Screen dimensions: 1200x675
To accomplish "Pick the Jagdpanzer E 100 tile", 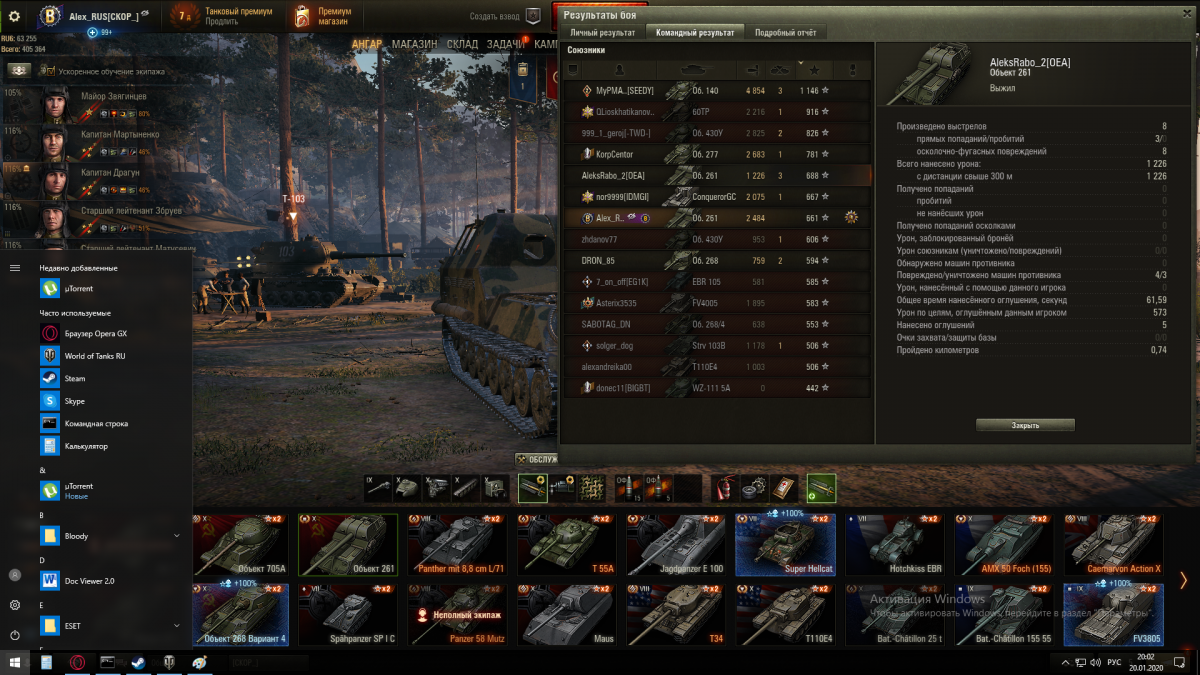I will point(676,546).
